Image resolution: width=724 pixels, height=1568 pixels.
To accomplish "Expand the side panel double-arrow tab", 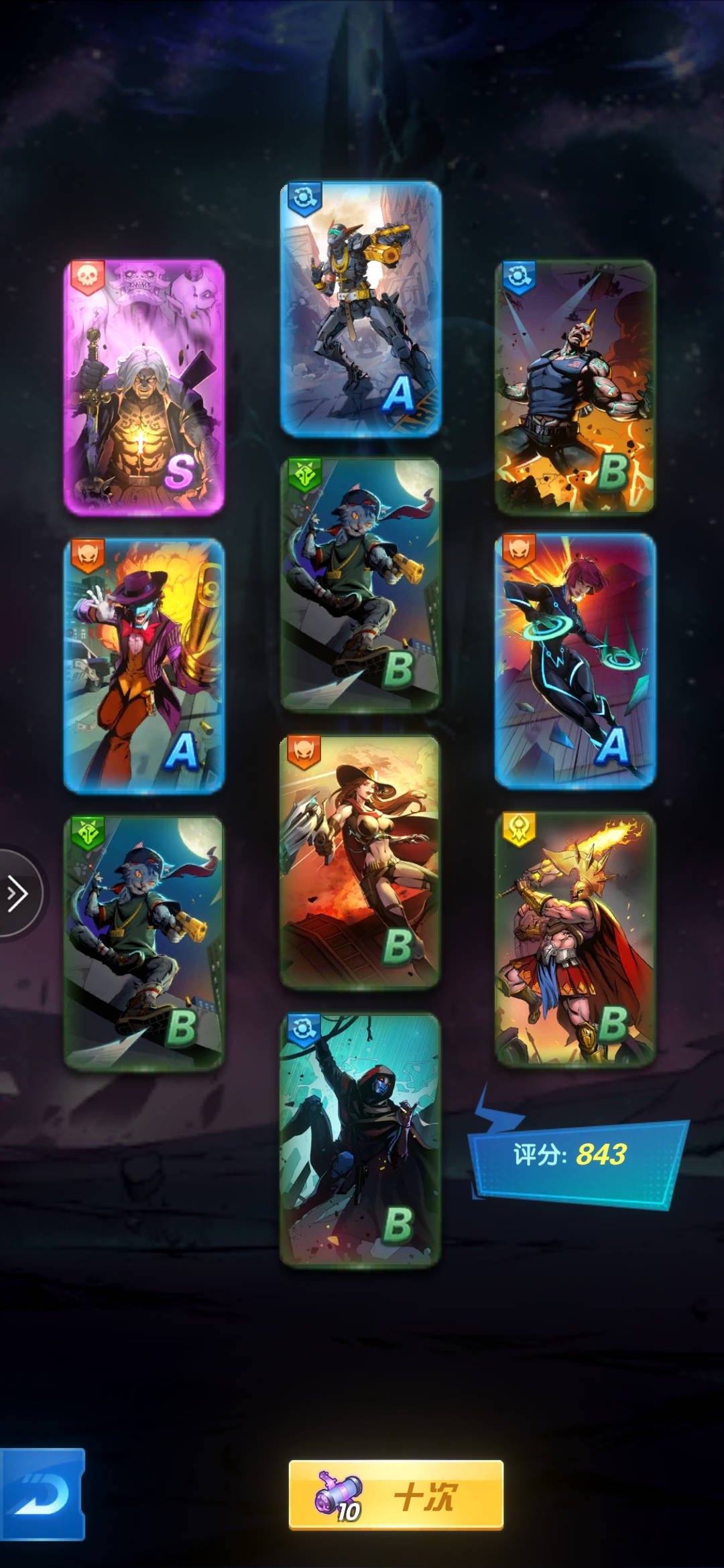I will pyautogui.click(x=17, y=893).
